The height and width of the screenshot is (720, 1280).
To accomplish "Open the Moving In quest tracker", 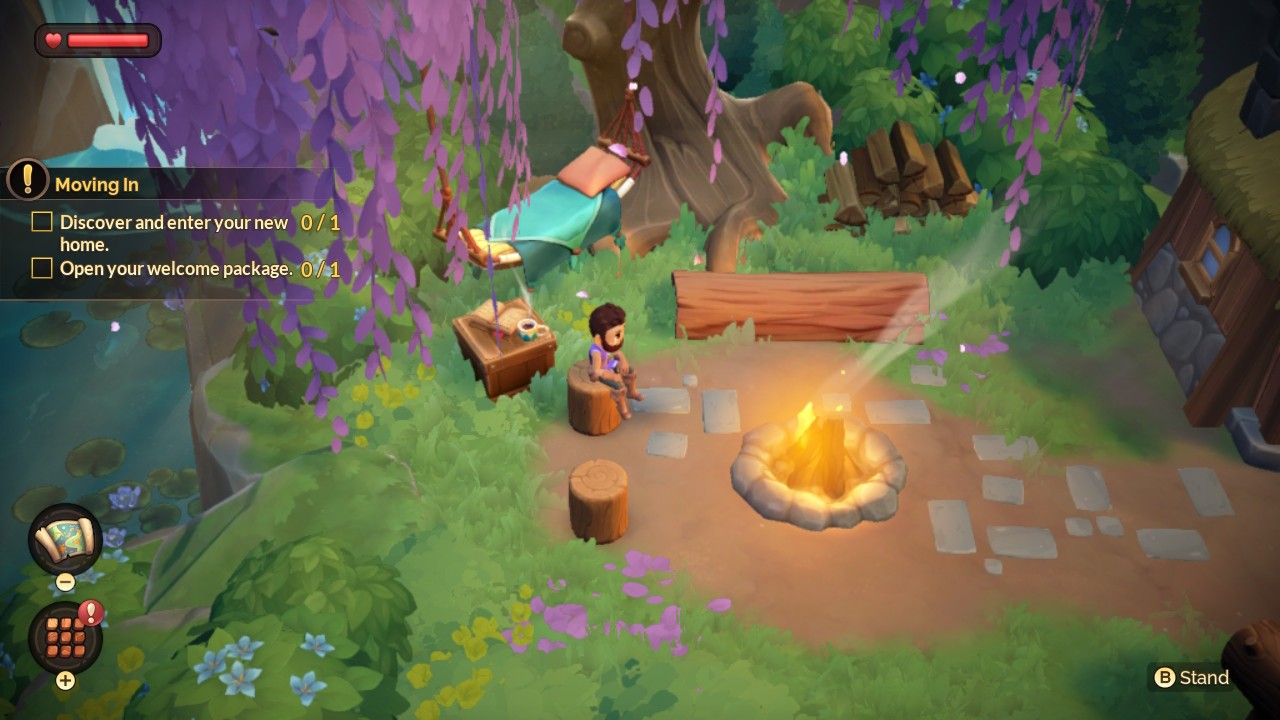I will pos(96,184).
